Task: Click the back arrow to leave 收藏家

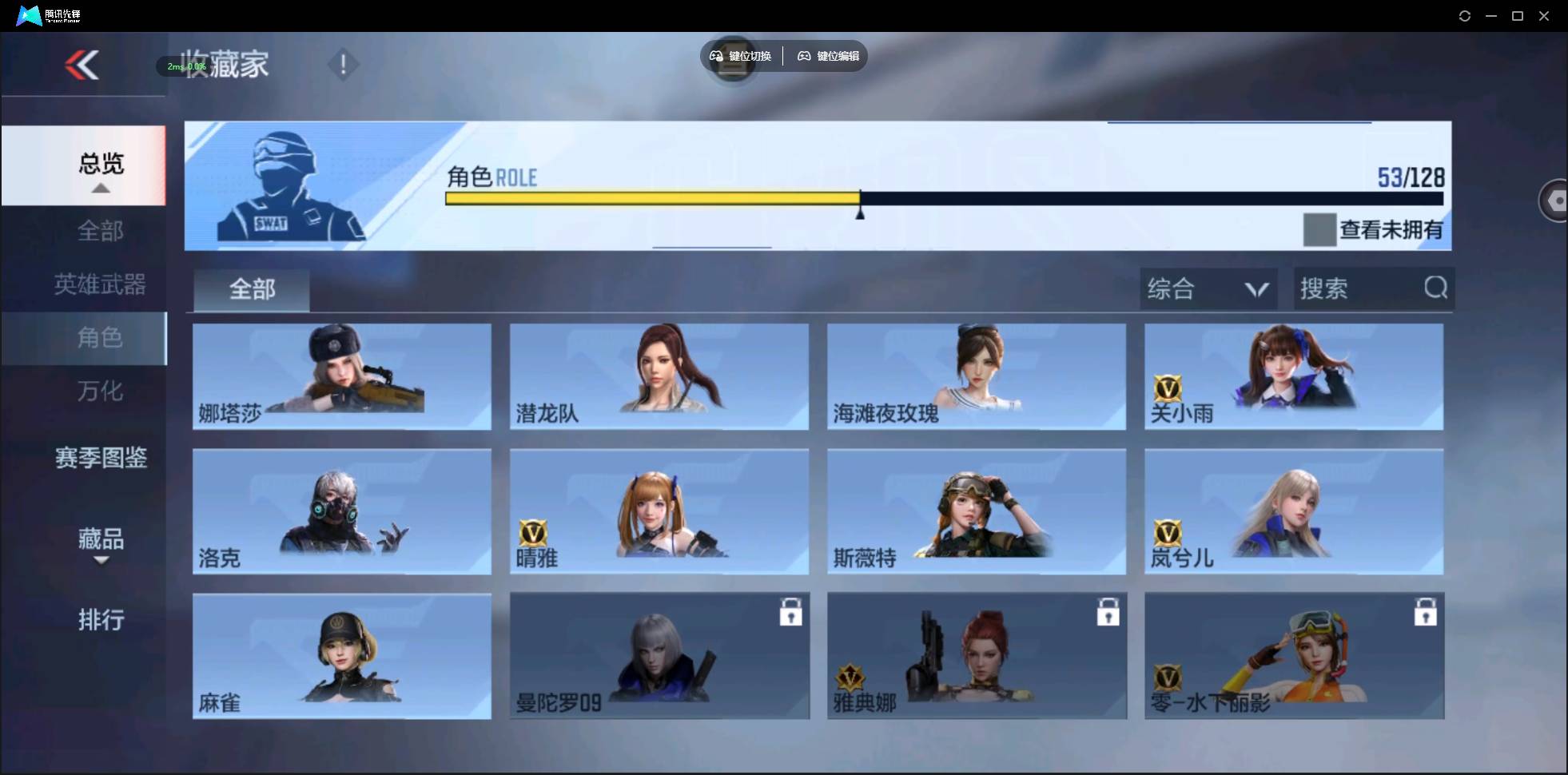Action: click(82, 66)
